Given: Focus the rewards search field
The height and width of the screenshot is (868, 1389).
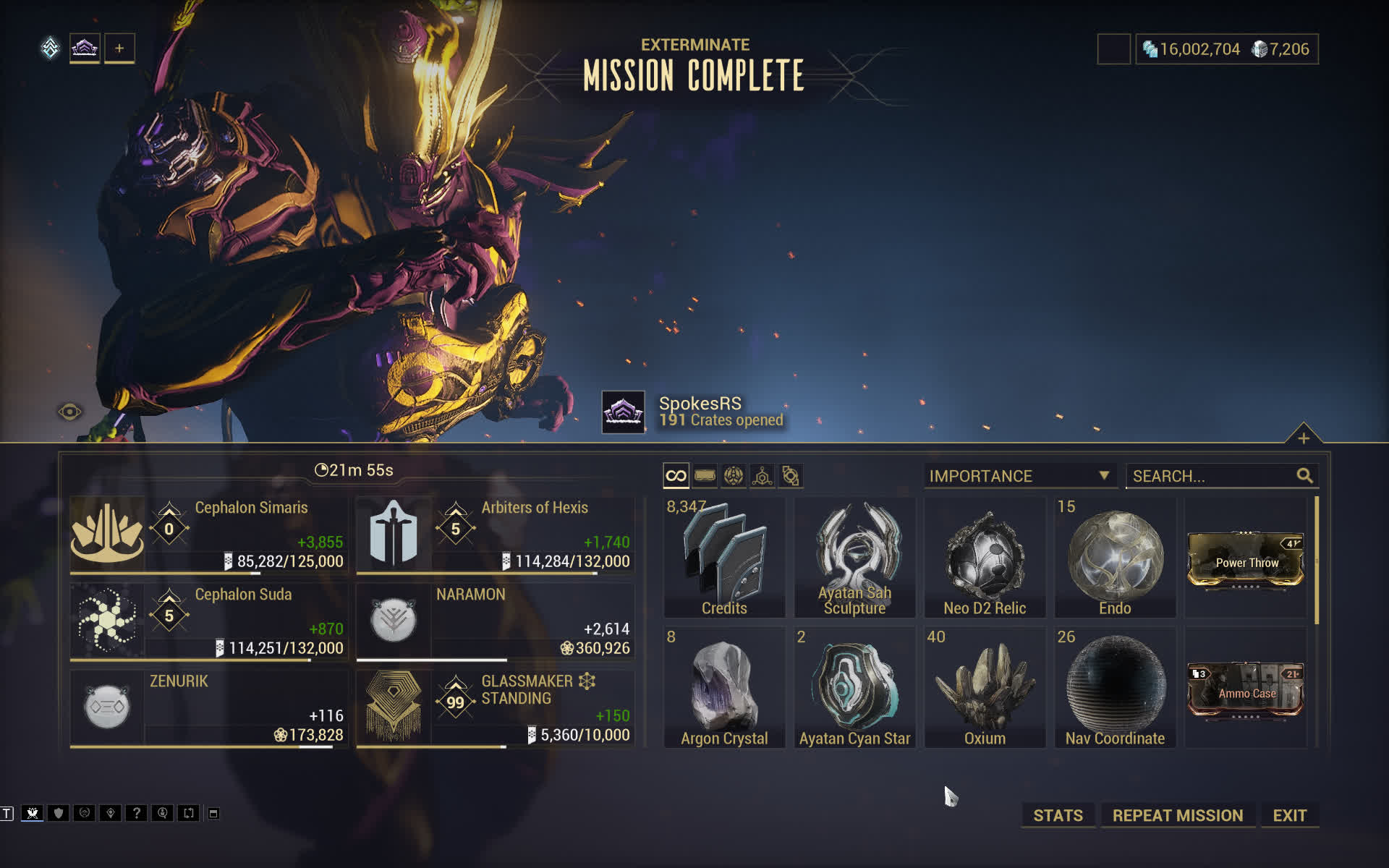Looking at the screenshot, I should (1212, 476).
